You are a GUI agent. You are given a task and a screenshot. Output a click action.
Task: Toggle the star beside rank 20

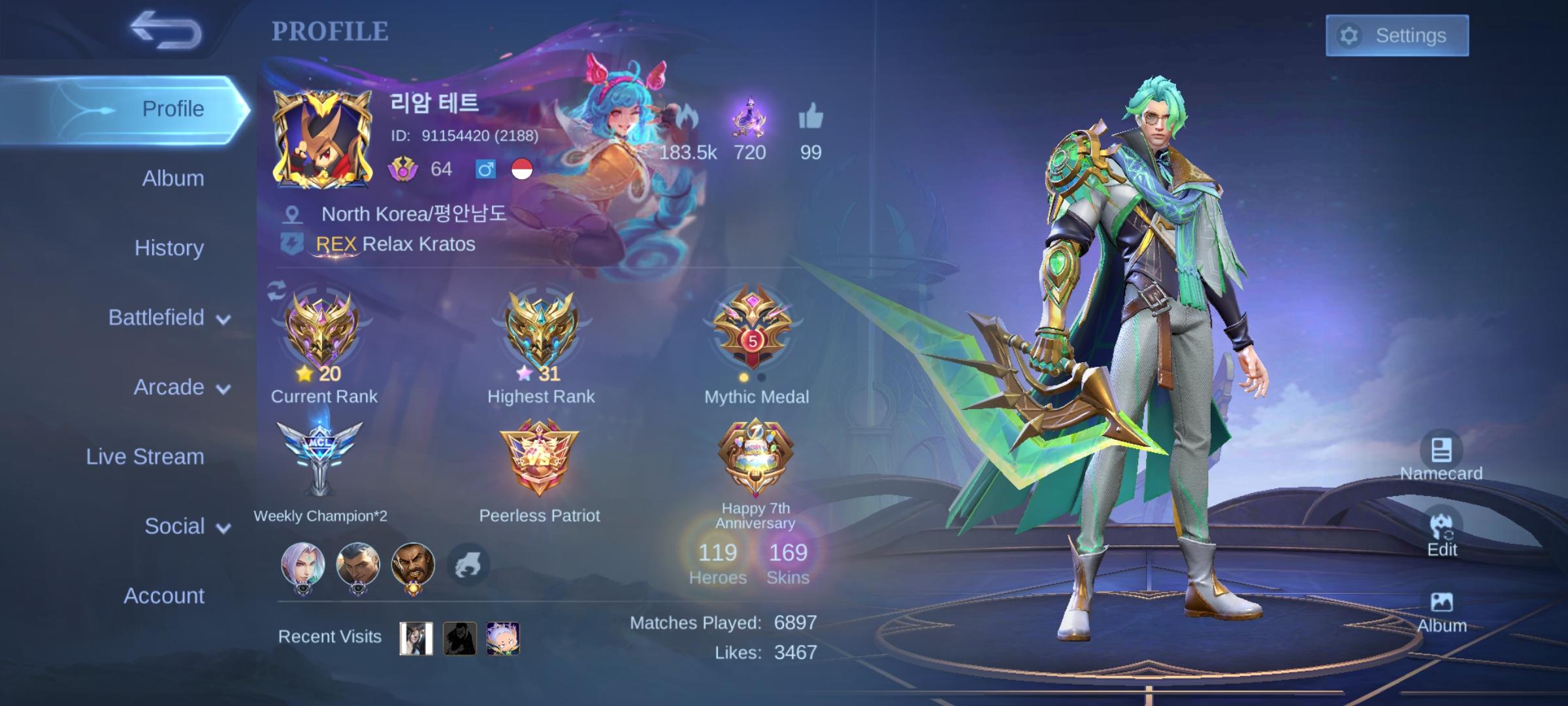(303, 374)
